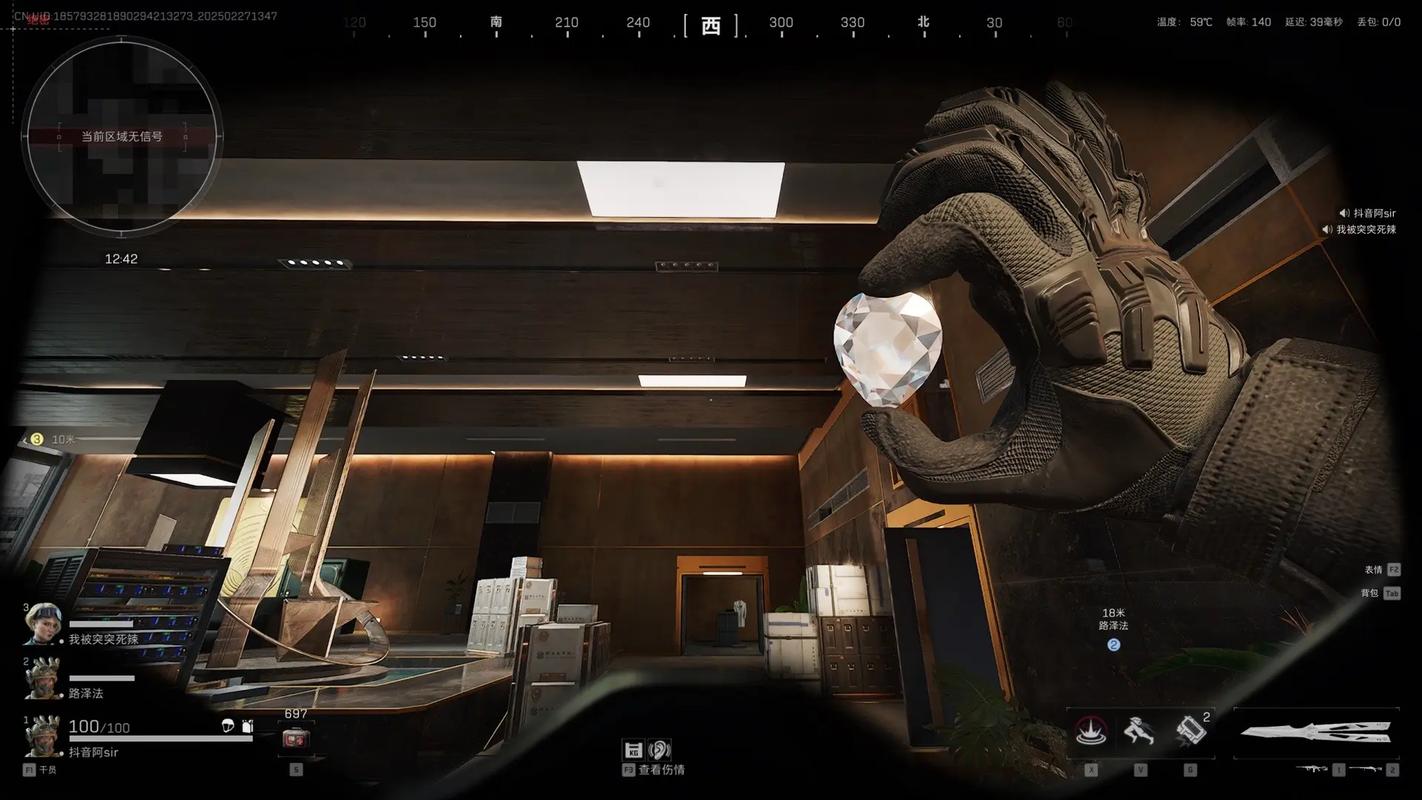Click the weight KG status icon
Viewport: 1422px width, 800px height.
coord(633,749)
